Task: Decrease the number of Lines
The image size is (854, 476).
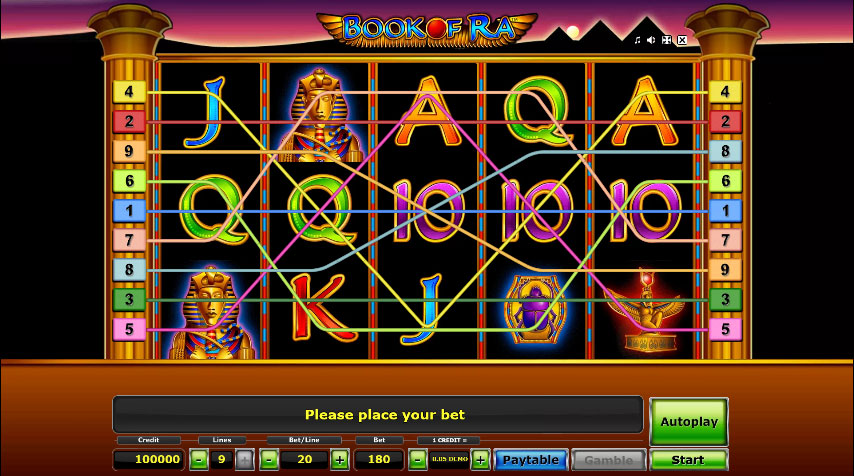Action: coord(200,460)
